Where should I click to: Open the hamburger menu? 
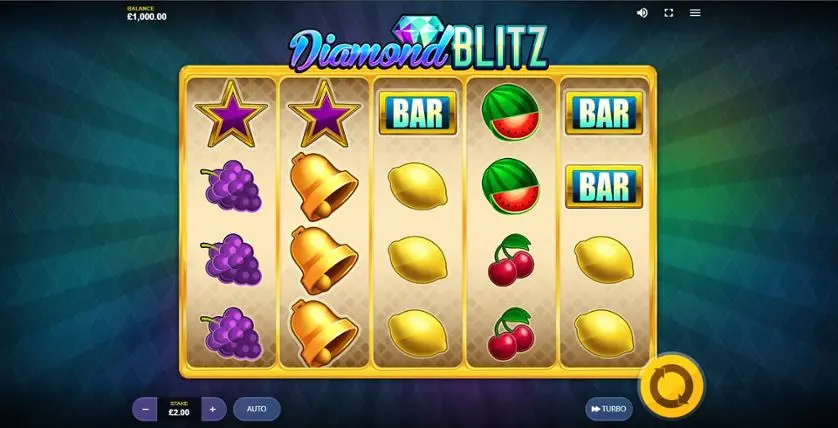695,13
